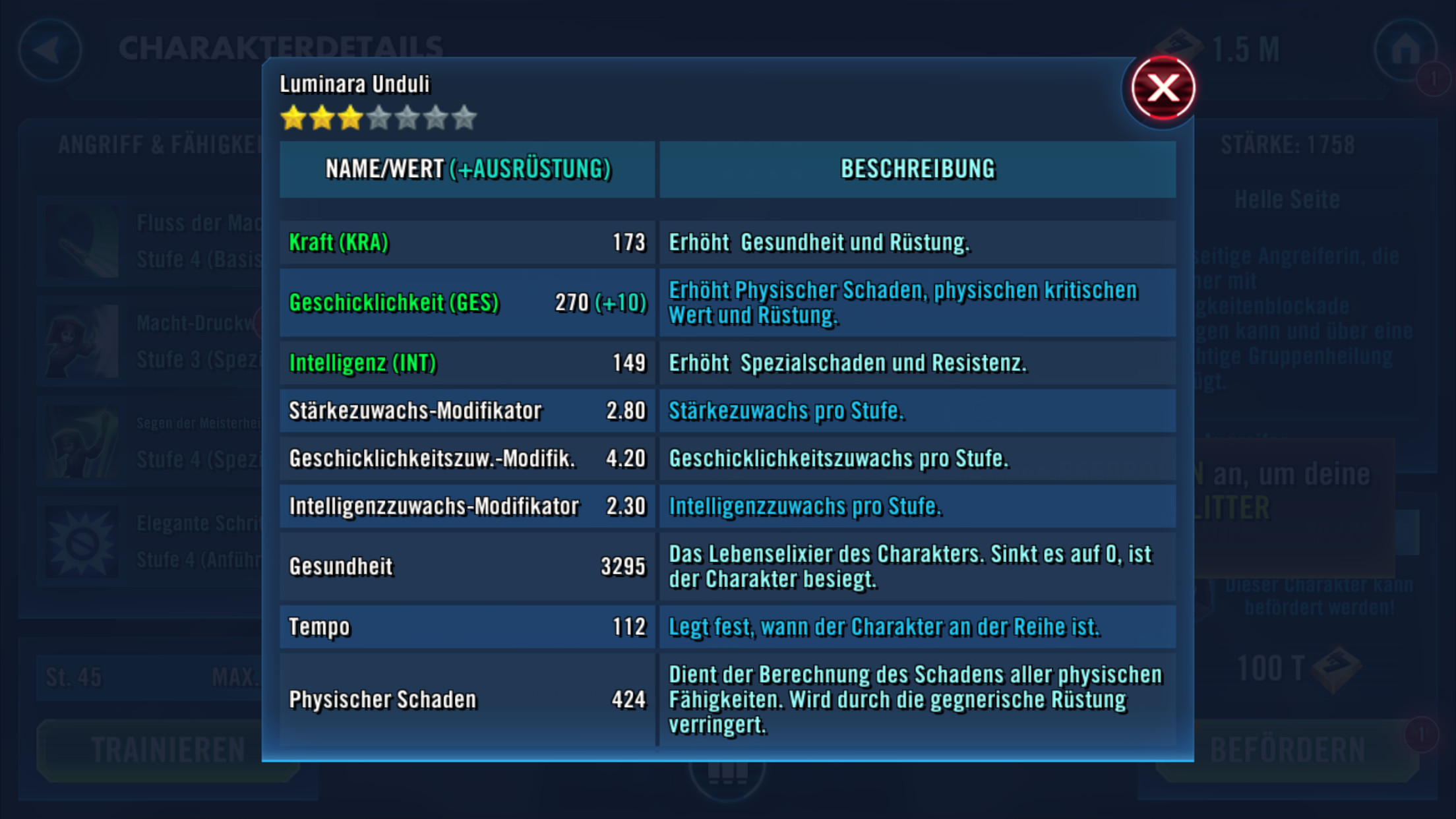The image size is (1456, 819).
Task: Select the Intelligenzzuwachs-Modifikator row
Action: pos(467,506)
